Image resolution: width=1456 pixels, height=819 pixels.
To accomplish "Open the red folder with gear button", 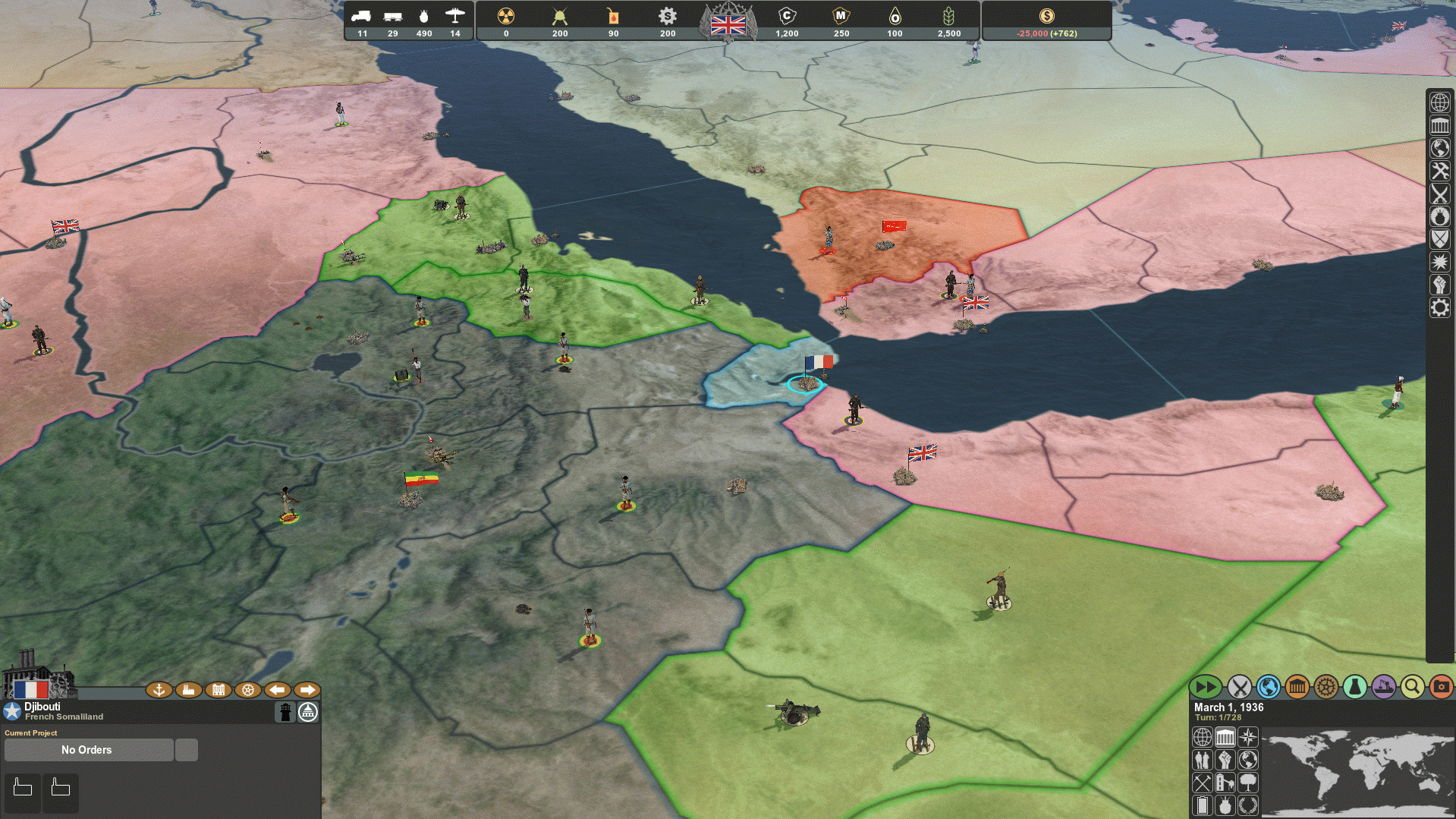I will tap(1441, 688).
